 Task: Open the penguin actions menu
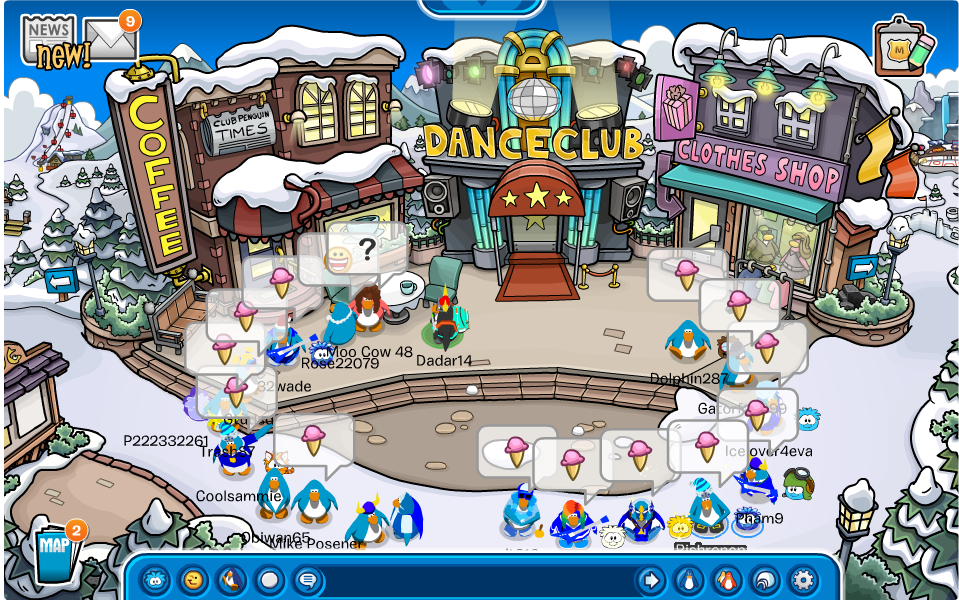(x=231, y=579)
